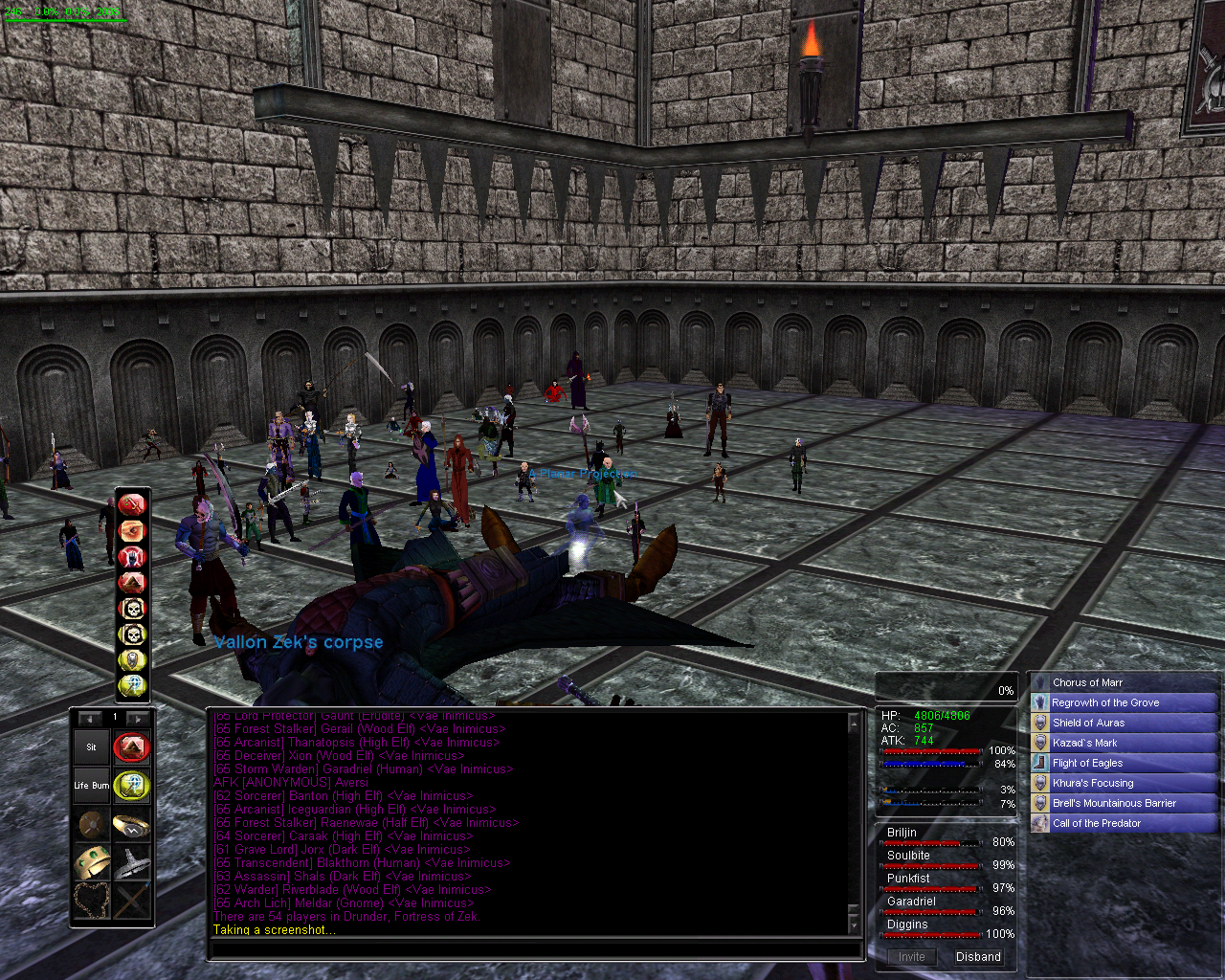Screen dimensions: 1225x980
Task: Target group member Soulbite
Action: coord(908,856)
